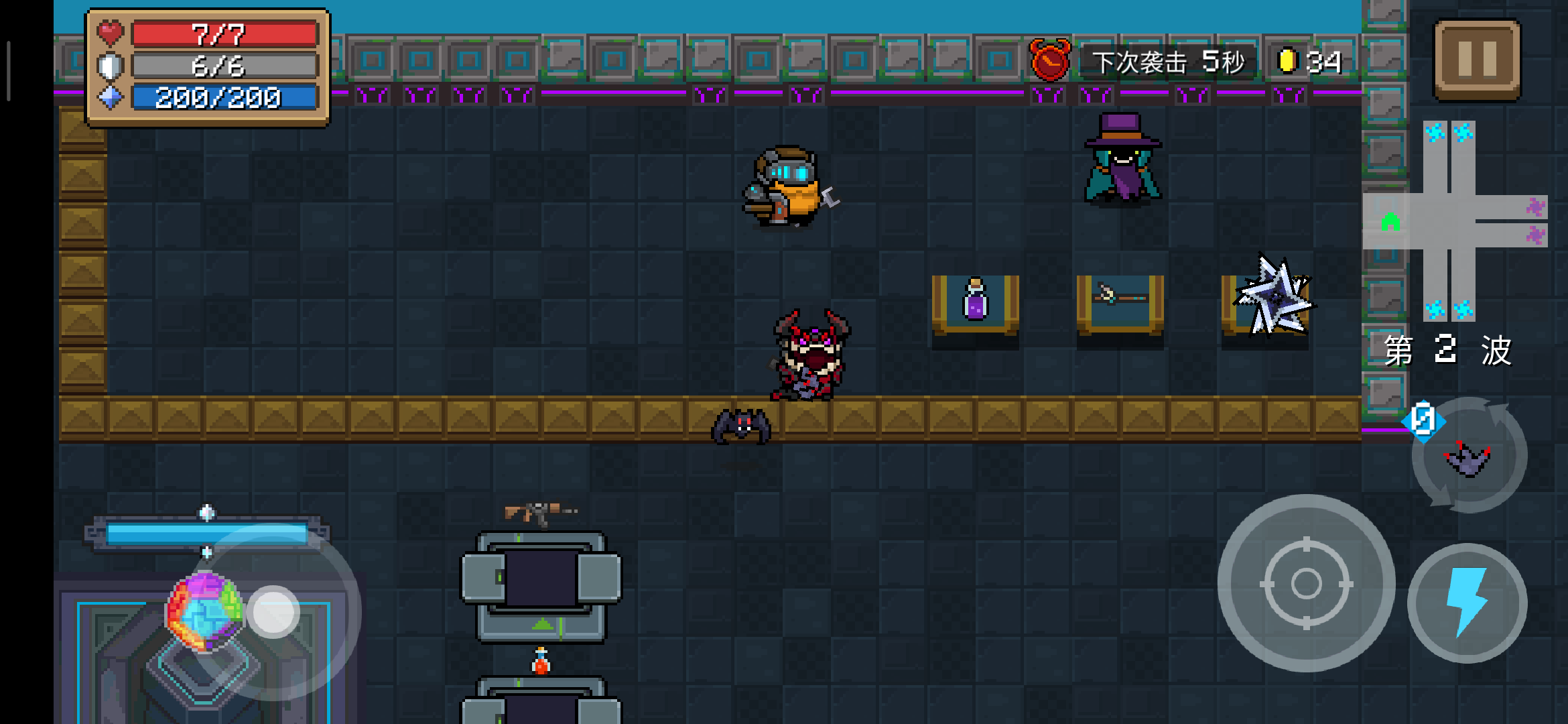Screen dimensions: 1568x724
Task: Activate the lightning bolt skill button
Action: click(x=1467, y=602)
